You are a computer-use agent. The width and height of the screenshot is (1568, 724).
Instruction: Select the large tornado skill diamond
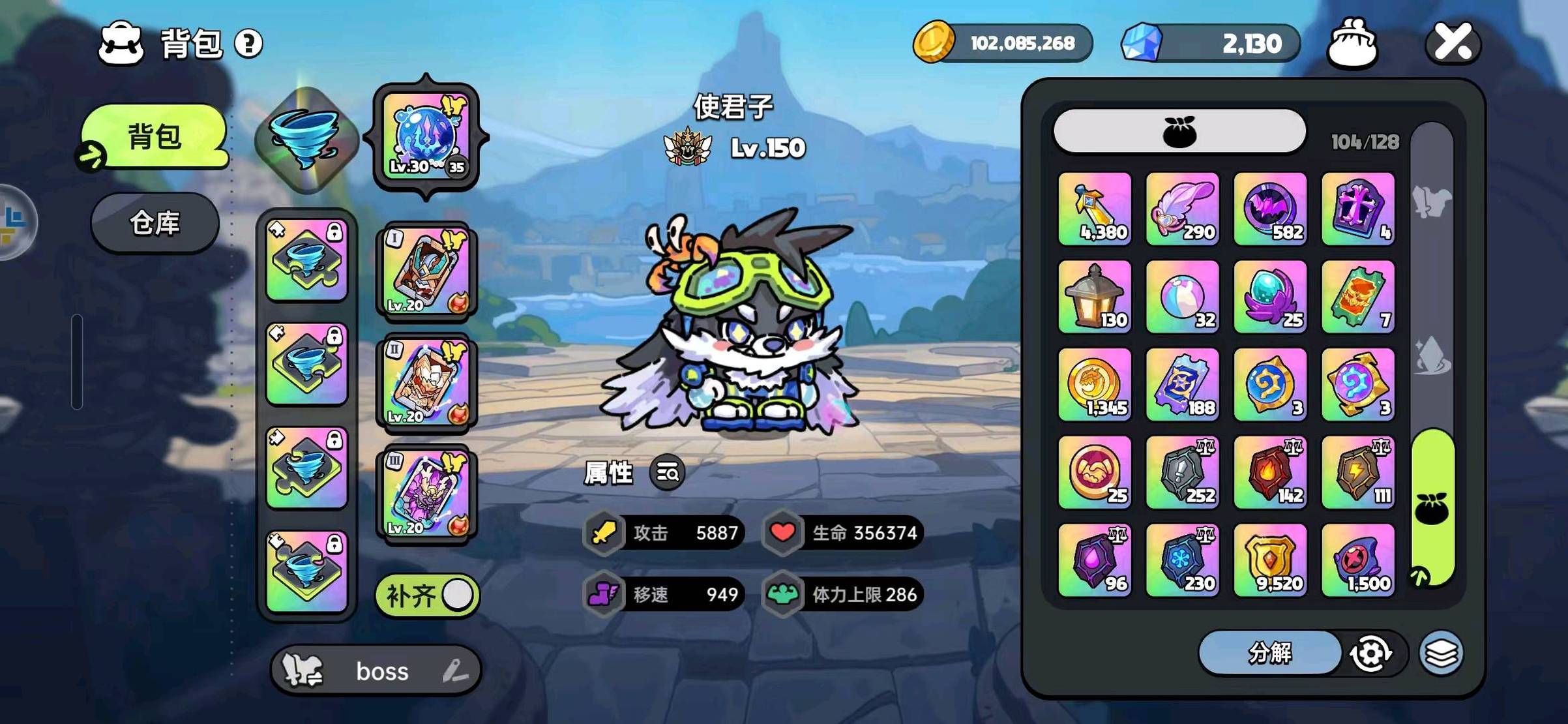(x=306, y=139)
